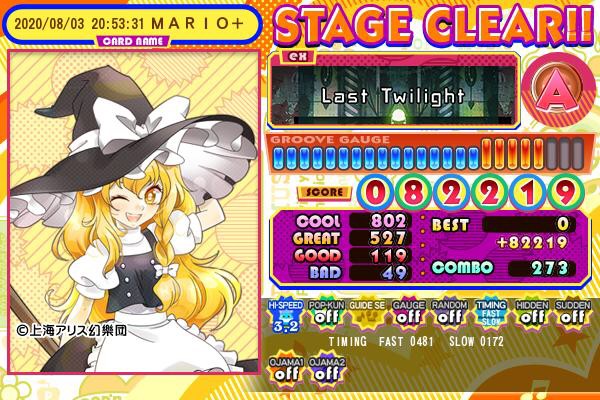Click the GUIDE SE option badge
Screen dimensions: 600x400
tap(366, 314)
